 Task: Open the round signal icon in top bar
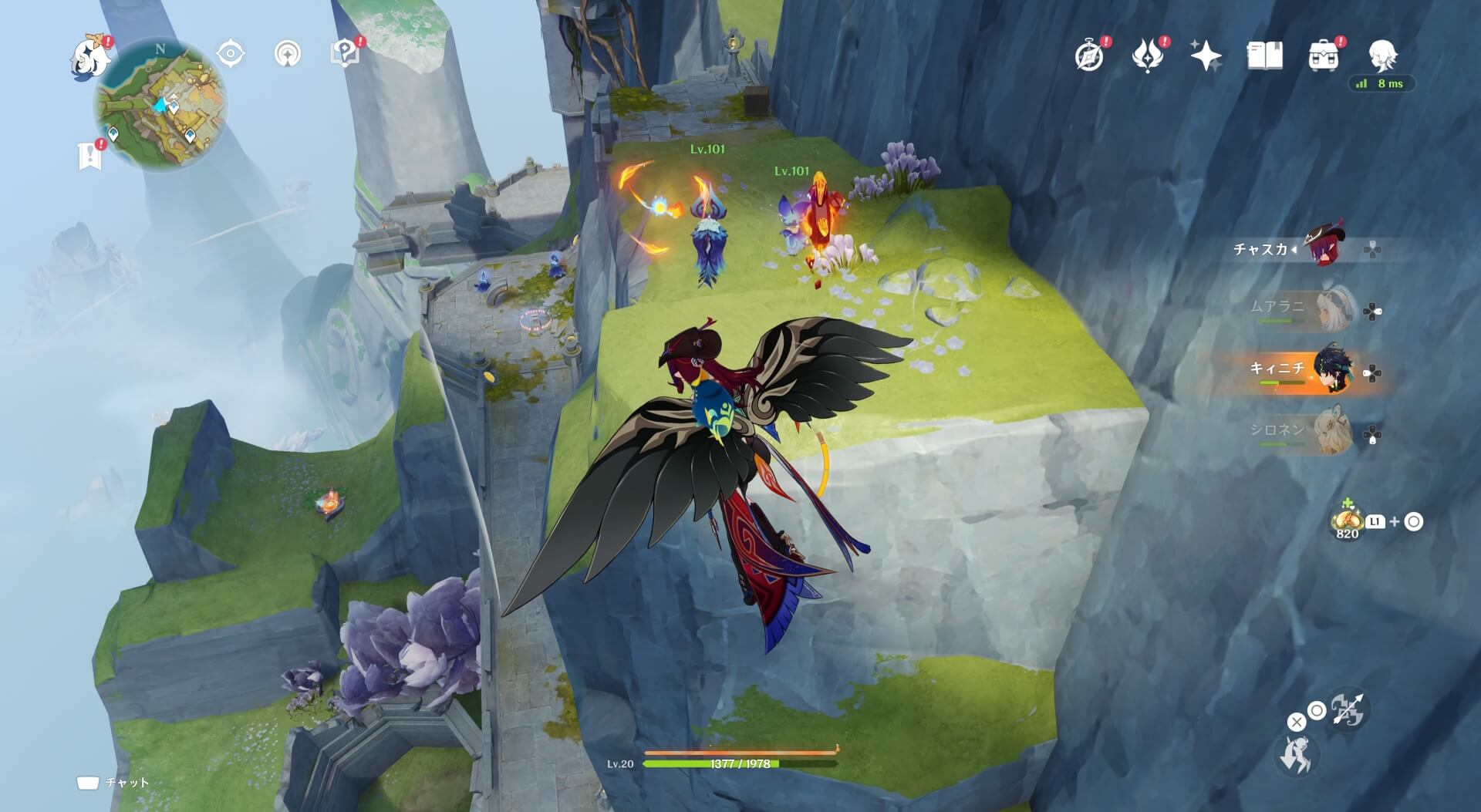288,54
